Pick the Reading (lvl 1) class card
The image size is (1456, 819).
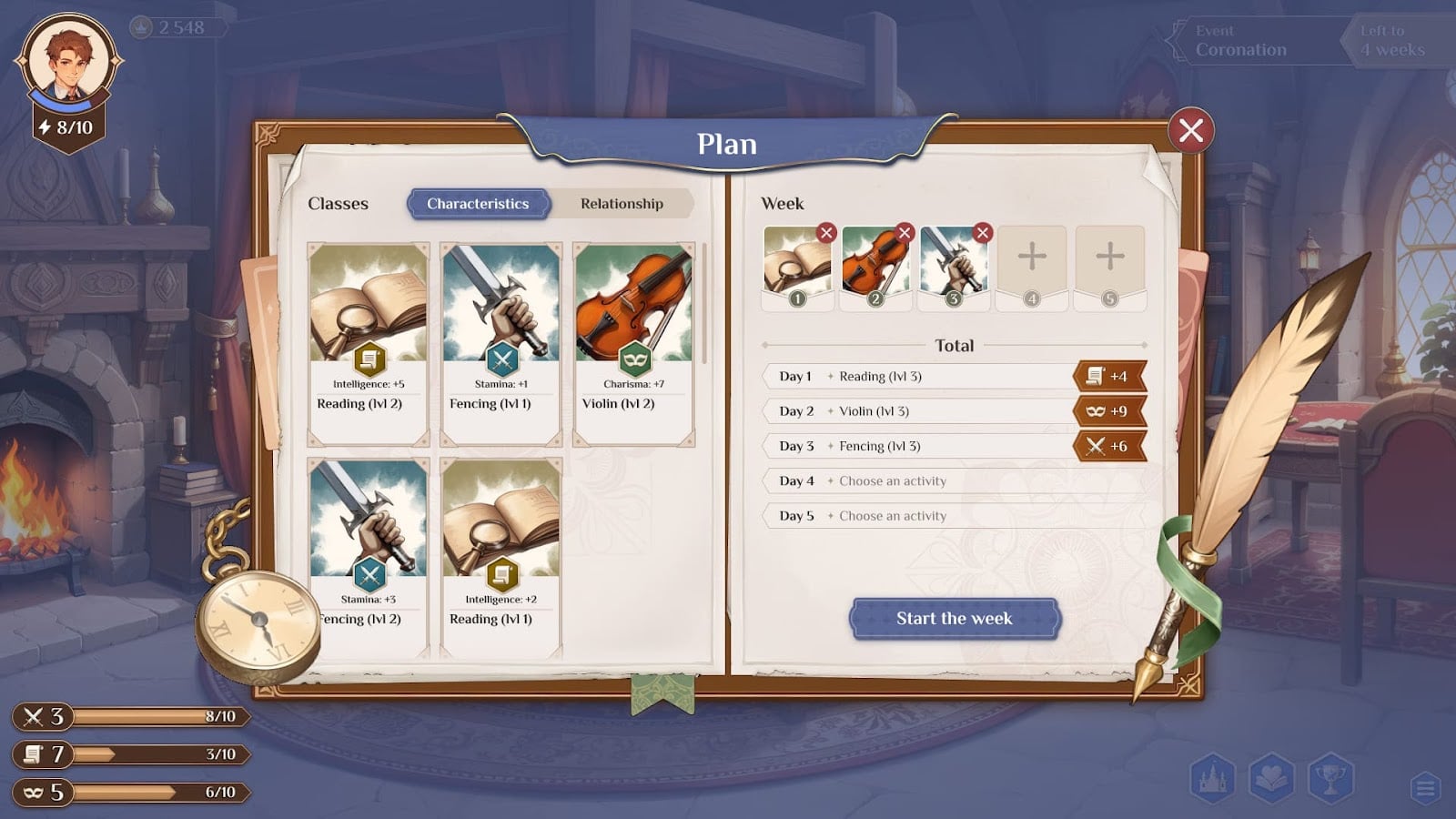[x=500, y=557]
